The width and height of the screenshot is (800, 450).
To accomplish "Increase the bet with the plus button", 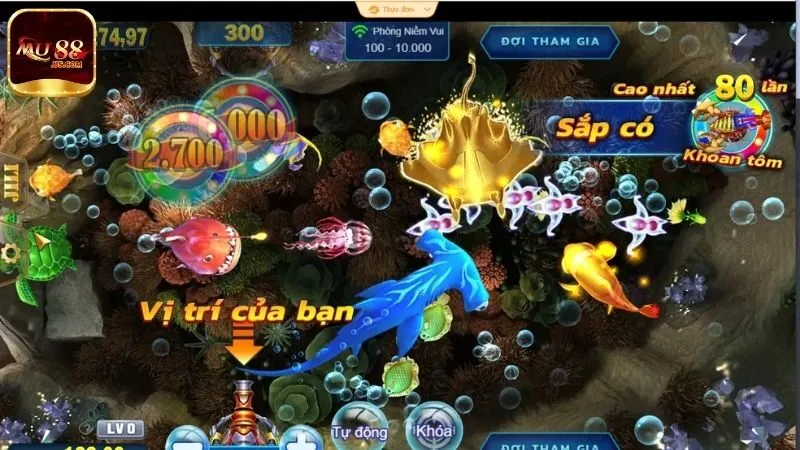I will coord(299,438).
